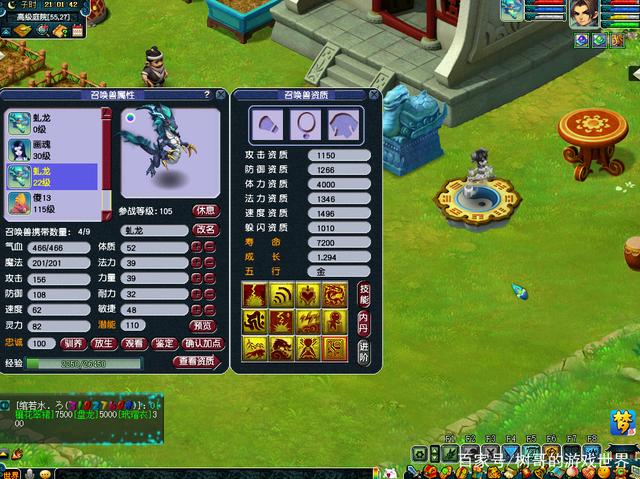Close the summon aptitude panel
This screenshot has height=479, width=640.
pyautogui.click(x=373, y=95)
